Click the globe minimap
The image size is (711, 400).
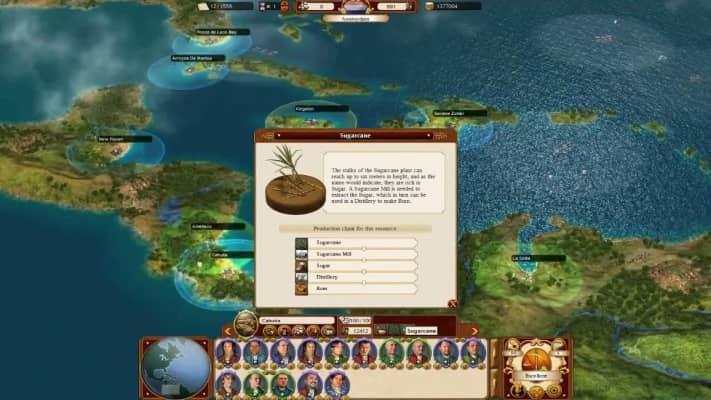[175, 367]
